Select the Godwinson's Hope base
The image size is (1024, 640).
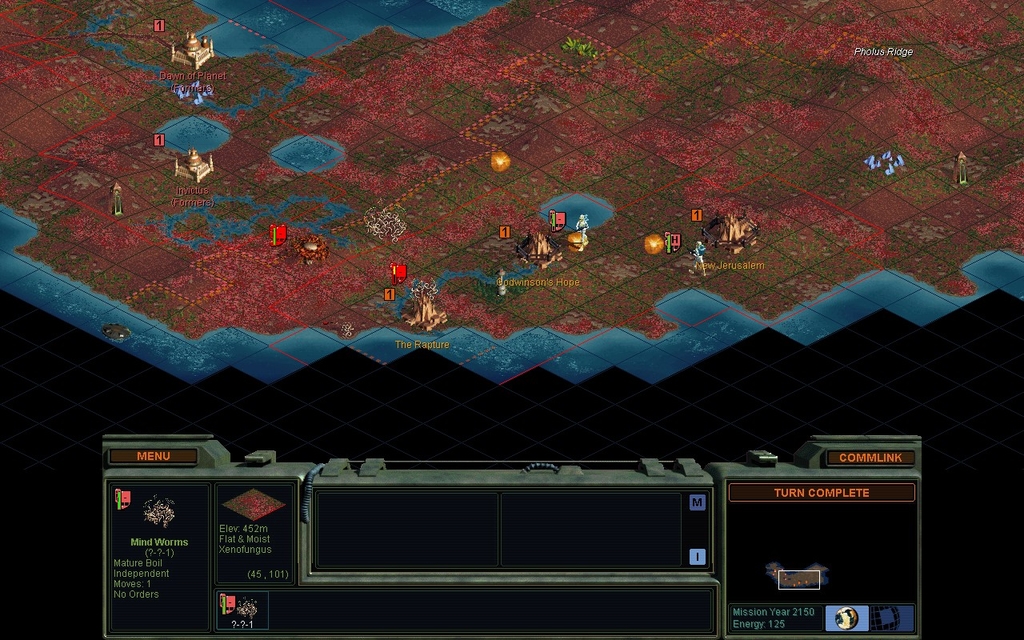coord(537,247)
